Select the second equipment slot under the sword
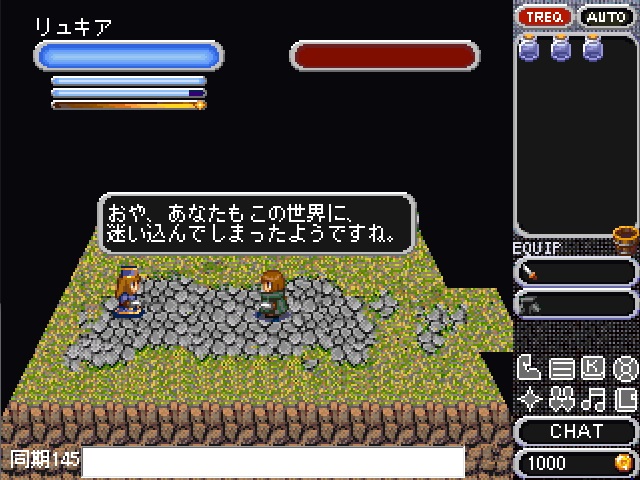This screenshot has width=640, height=480. [x=576, y=303]
